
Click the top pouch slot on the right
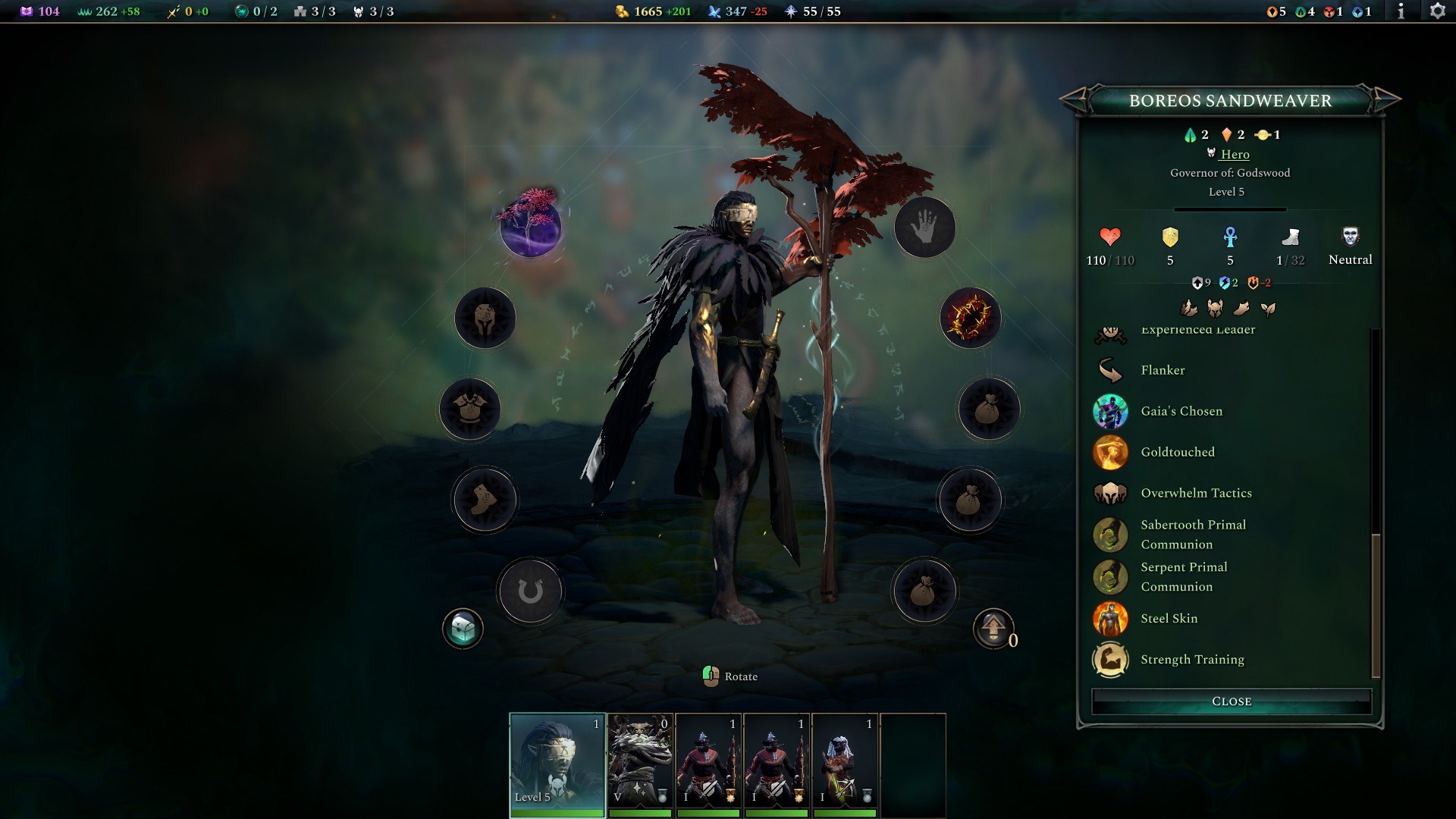pos(987,409)
